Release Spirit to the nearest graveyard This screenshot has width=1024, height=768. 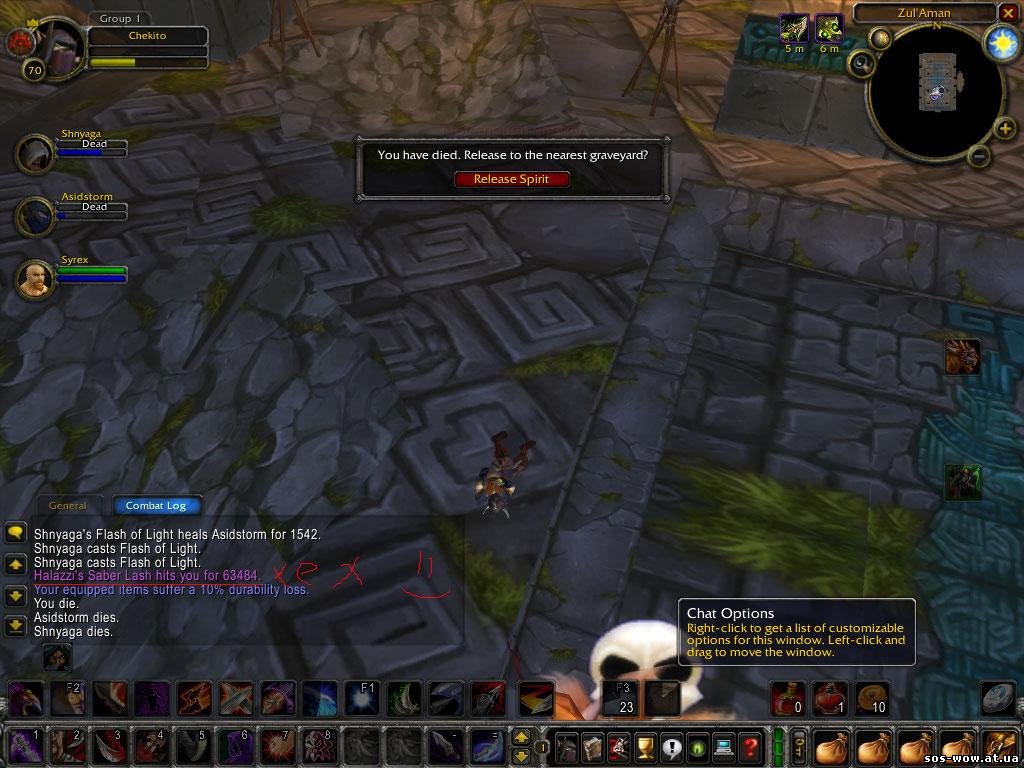click(x=511, y=179)
